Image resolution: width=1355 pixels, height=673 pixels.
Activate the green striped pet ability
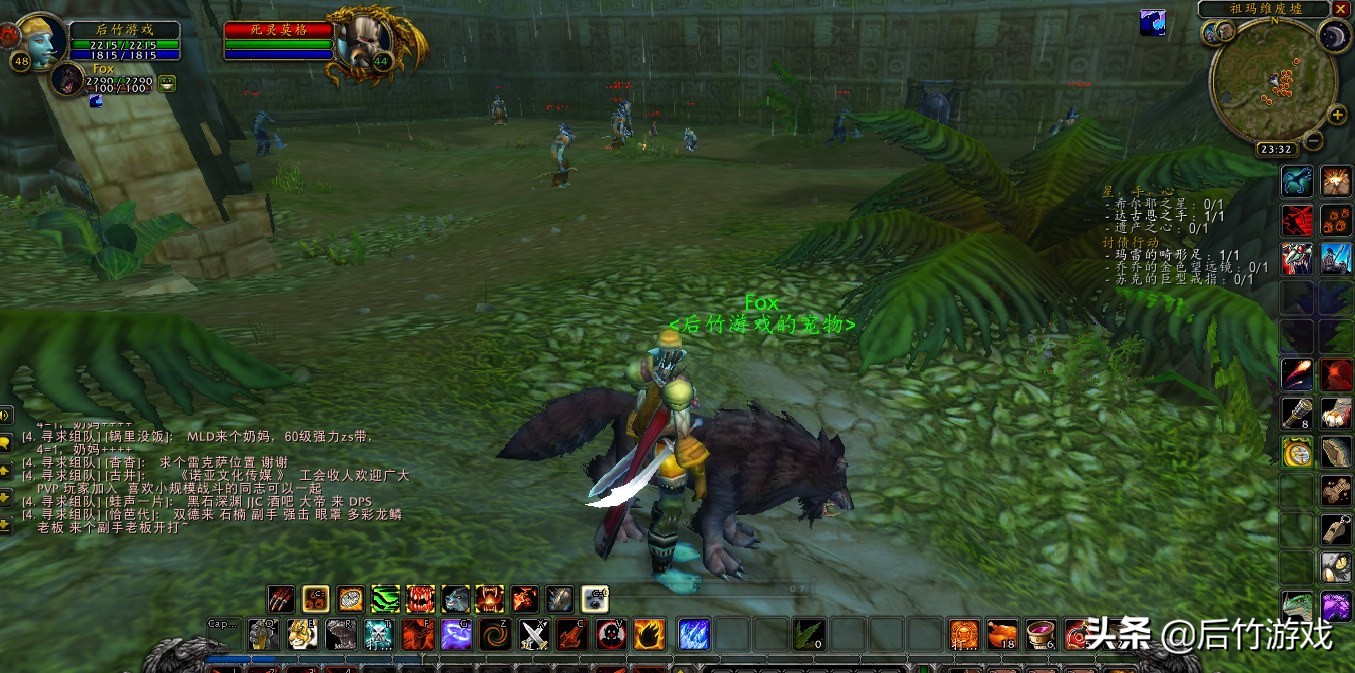coord(386,599)
